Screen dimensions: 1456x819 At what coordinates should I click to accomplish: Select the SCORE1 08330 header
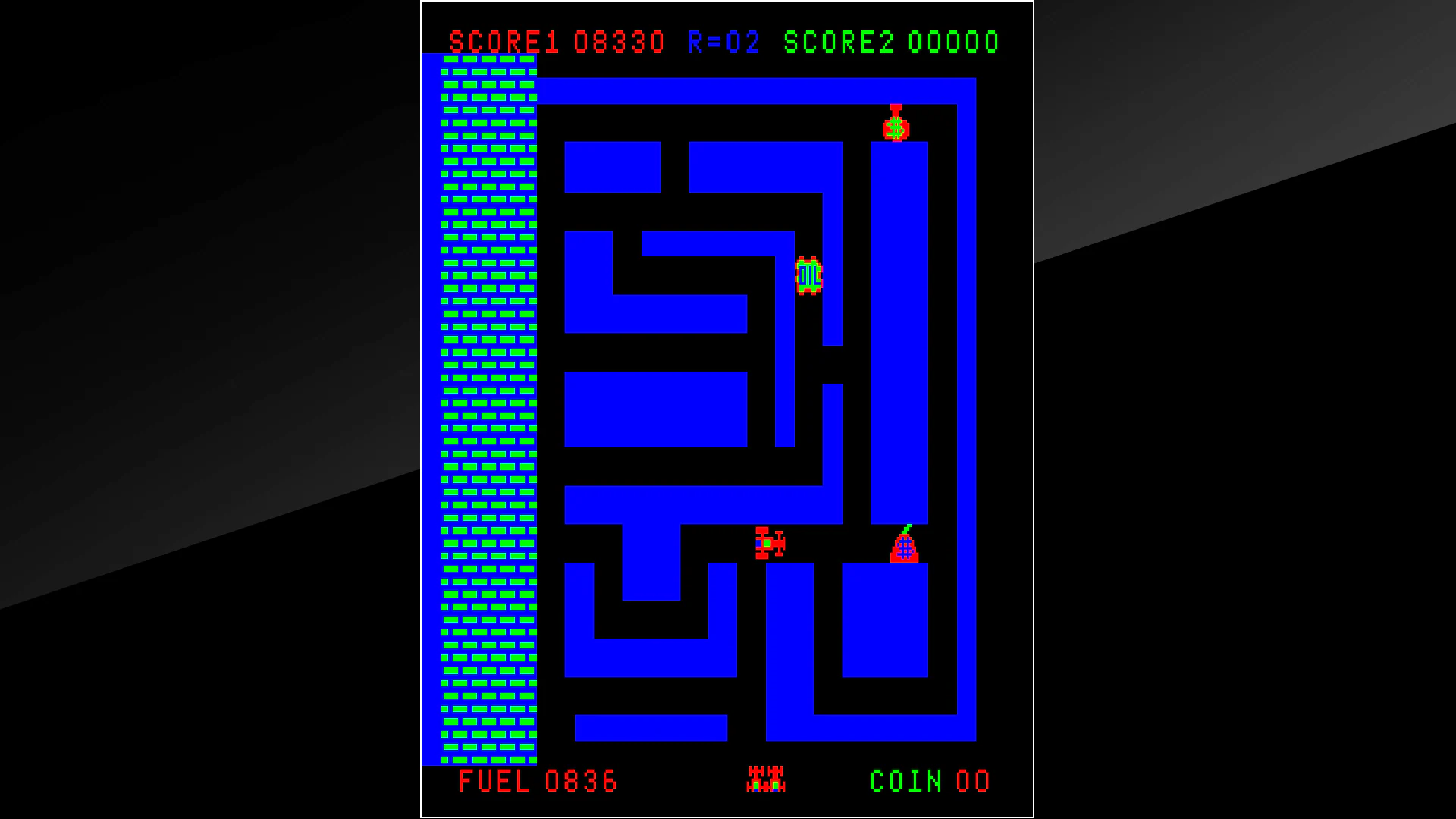tap(557, 42)
